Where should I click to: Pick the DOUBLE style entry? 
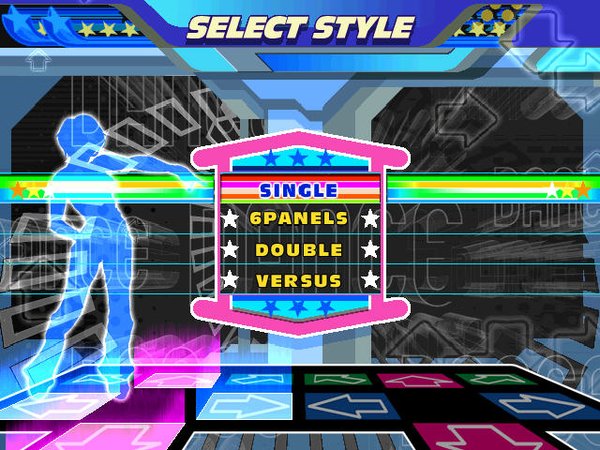299,250
